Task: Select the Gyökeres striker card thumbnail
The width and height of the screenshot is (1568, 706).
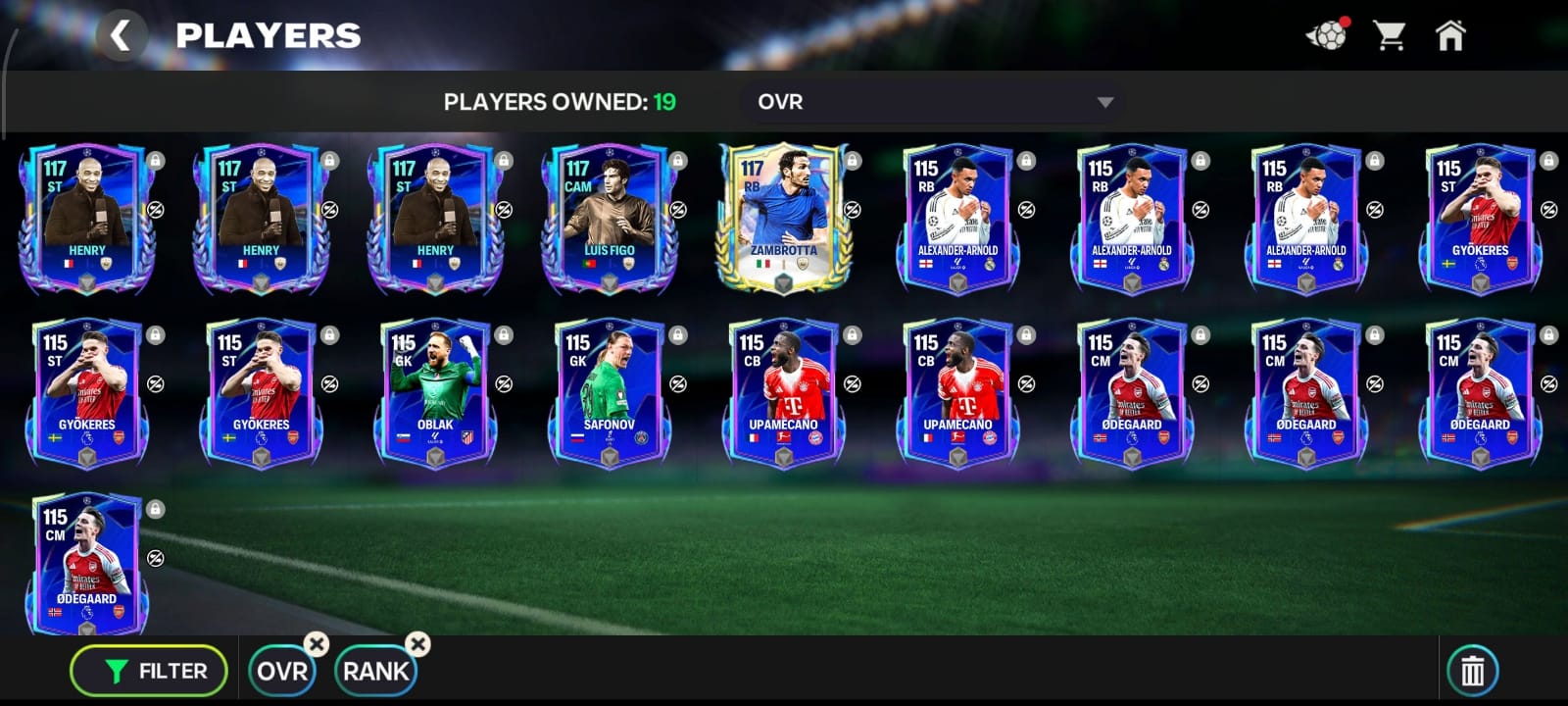Action: [x=1482, y=221]
